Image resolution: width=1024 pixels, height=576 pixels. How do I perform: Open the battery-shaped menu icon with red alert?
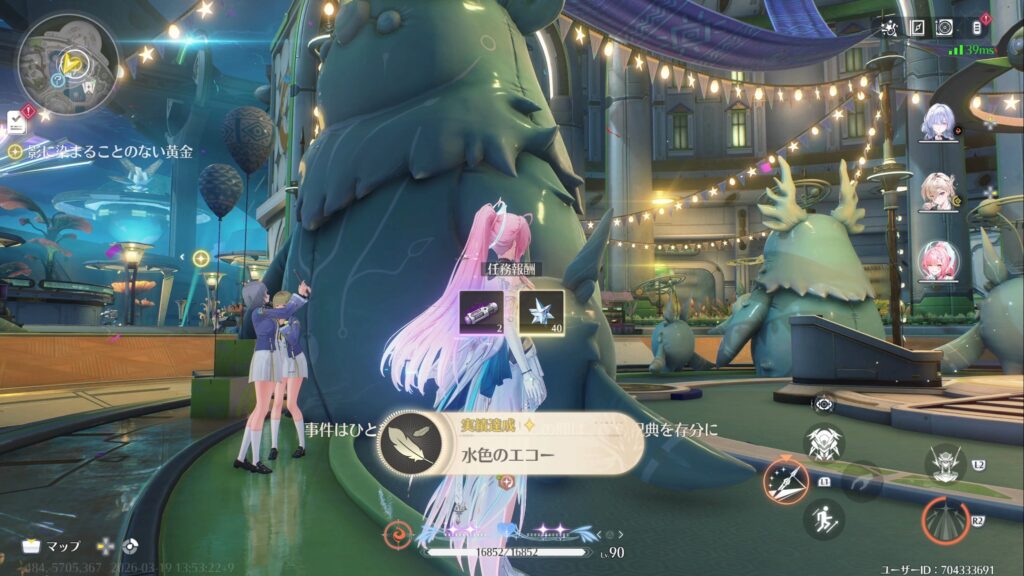pyautogui.click(x=977, y=27)
